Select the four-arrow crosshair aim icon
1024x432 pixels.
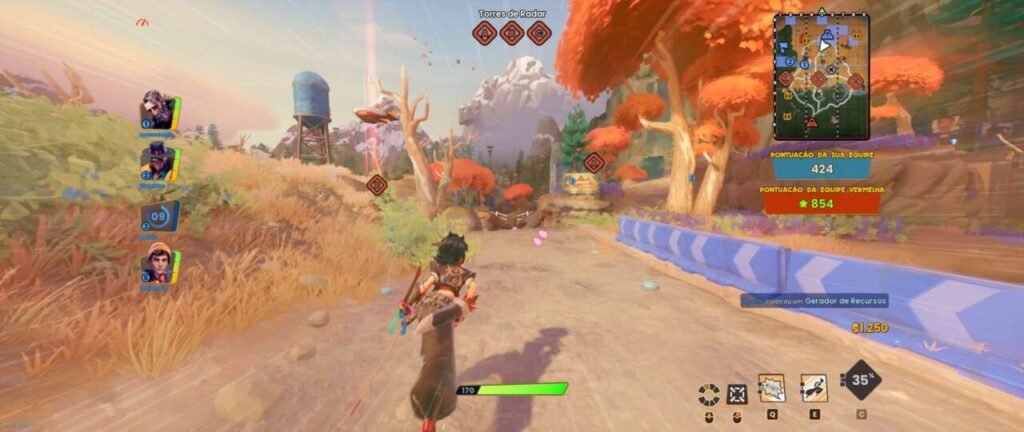point(738,393)
